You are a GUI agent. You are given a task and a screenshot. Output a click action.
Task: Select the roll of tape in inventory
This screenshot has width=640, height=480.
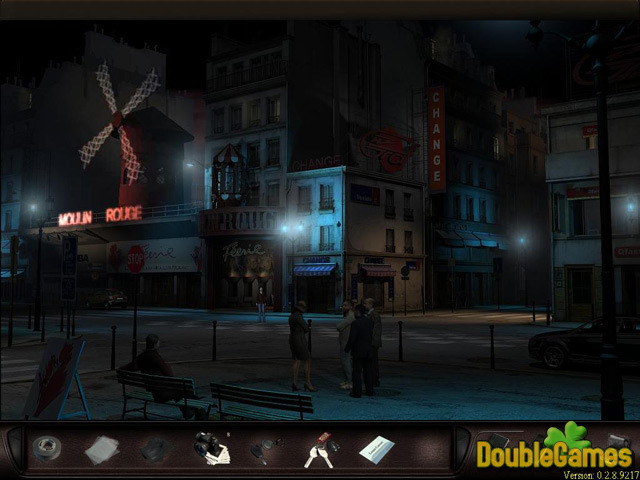pos(46,449)
